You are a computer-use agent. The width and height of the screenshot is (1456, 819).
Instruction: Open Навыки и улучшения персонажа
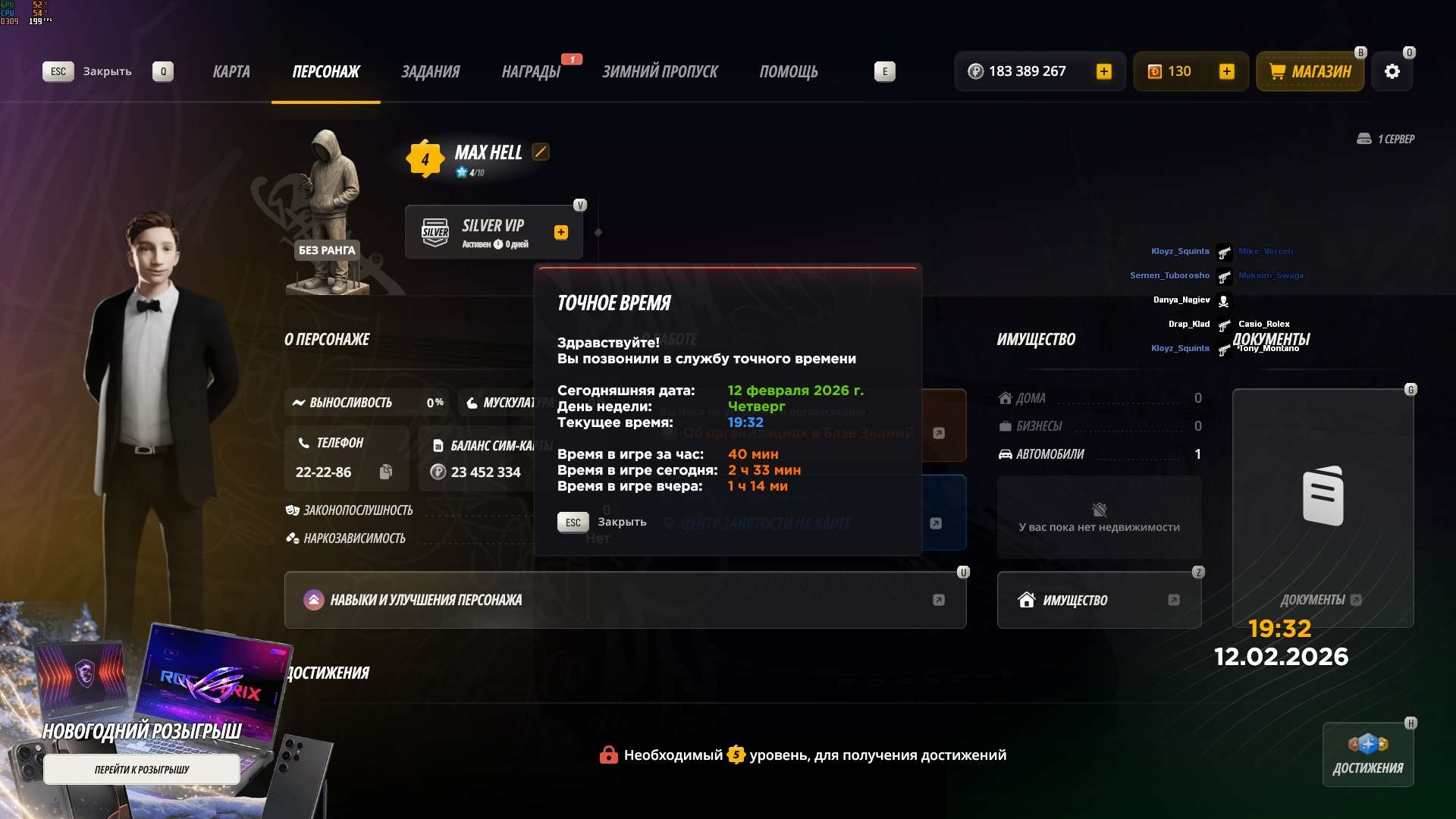coord(625,600)
